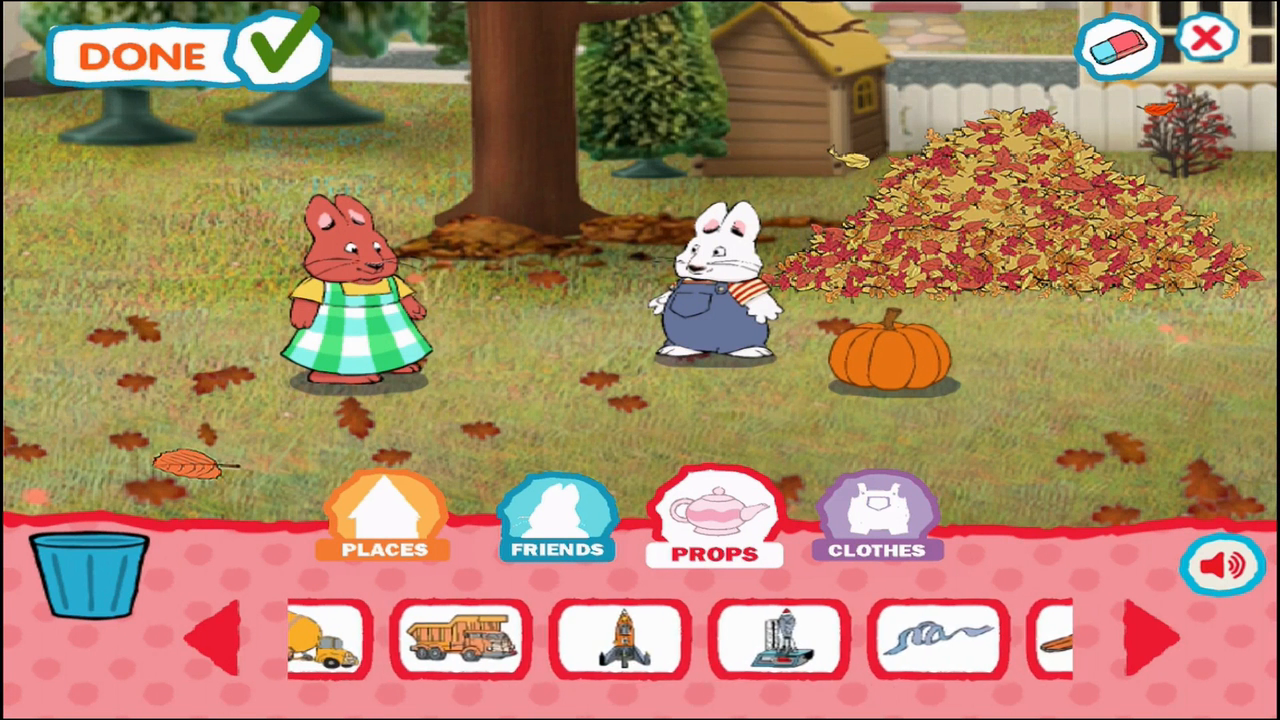Click the red X button
Image resolution: width=1280 pixels, height=720 pixels.
coord(1208,38)
